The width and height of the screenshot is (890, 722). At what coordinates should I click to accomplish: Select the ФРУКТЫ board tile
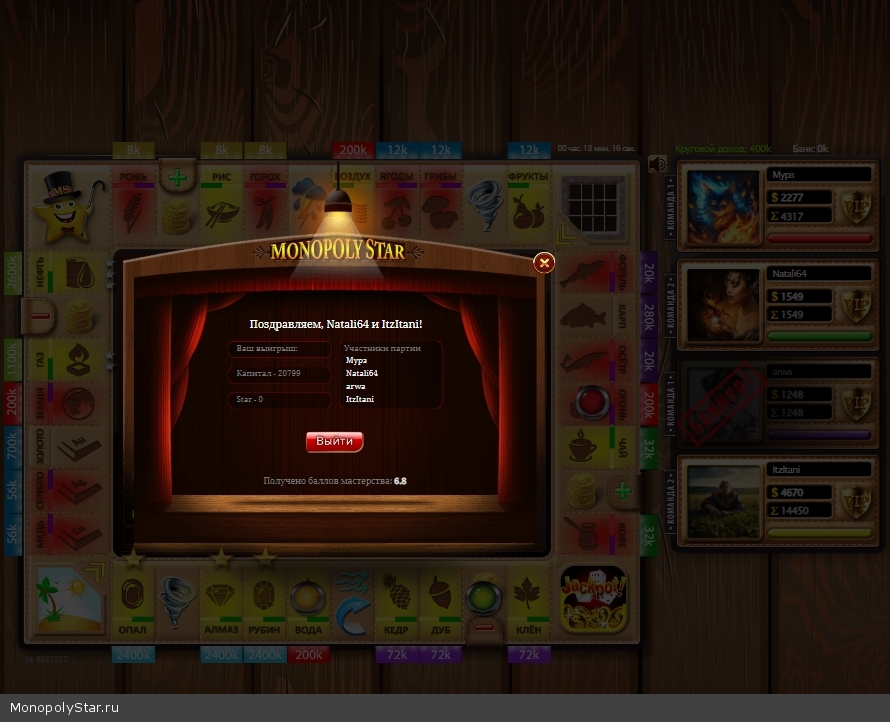(x=528, y=202)
